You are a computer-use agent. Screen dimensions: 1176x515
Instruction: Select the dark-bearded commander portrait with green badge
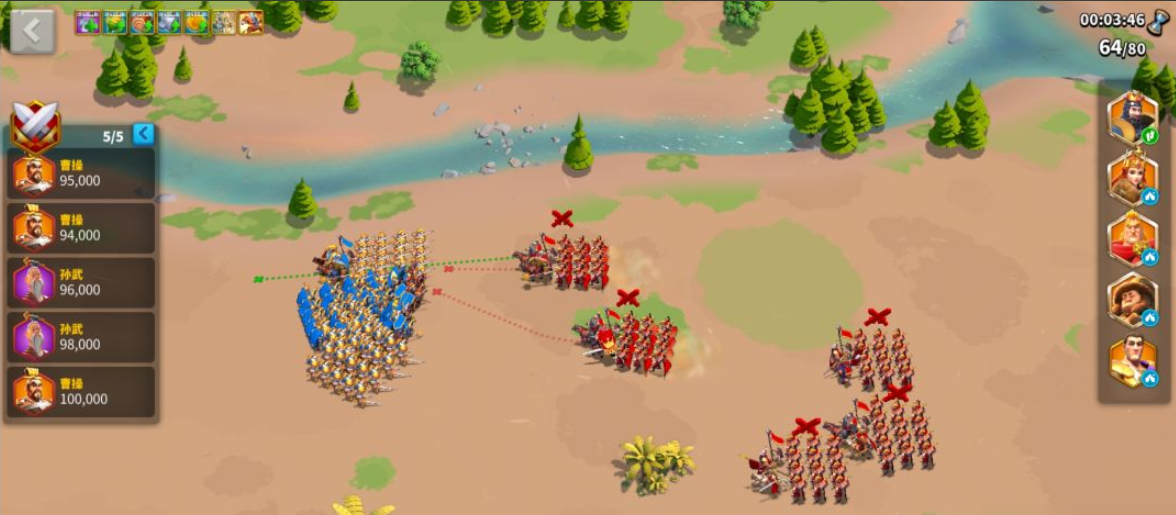pos(1132,119)
